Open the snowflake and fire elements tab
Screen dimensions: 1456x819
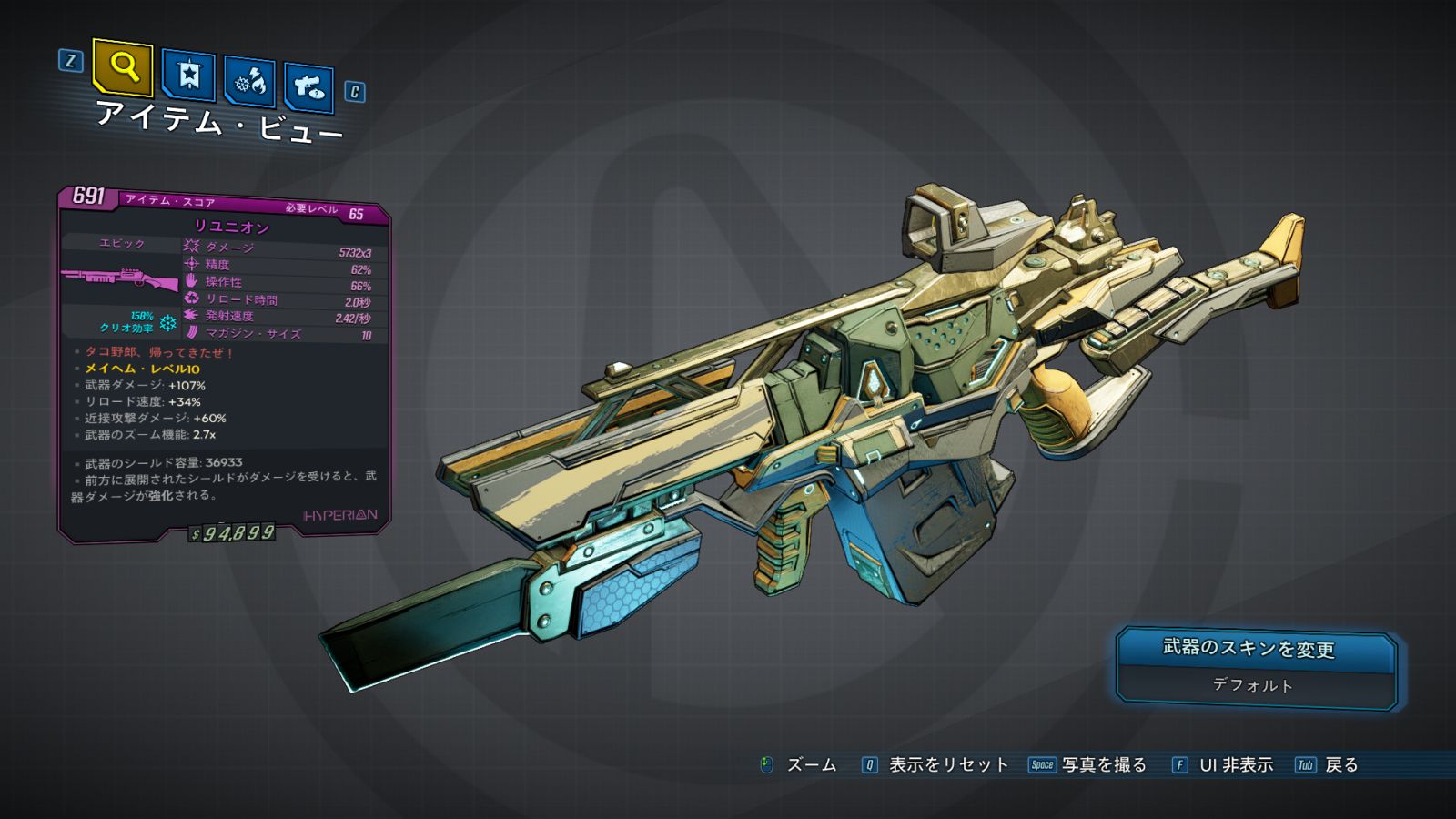[249, 82]
